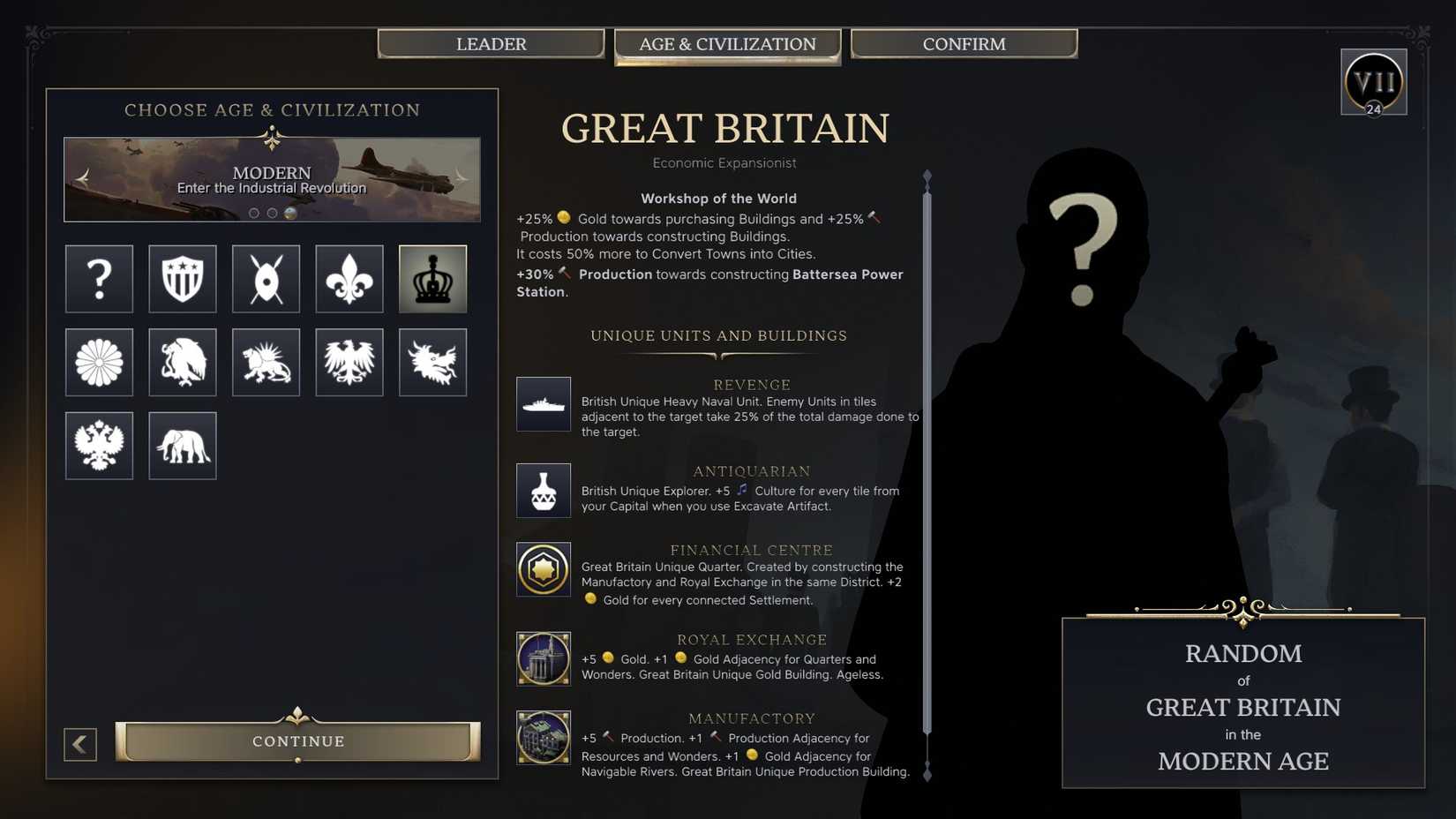The width and height of the screenshot is (1456, 819).
Task: Choose the crossed spears civilization icon
Action: click(x=266, y=280)
